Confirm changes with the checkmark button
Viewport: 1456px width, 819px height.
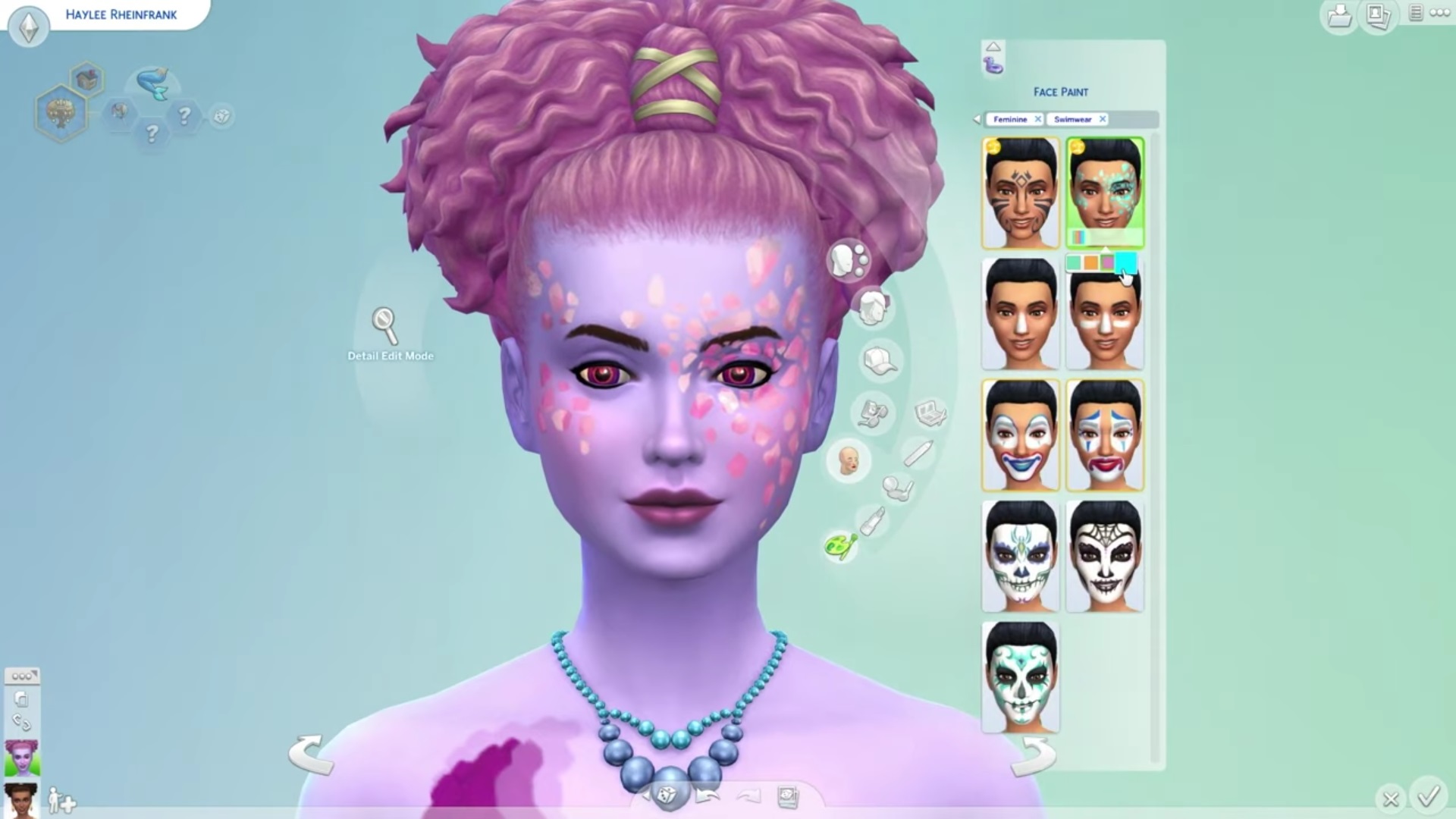point(1429,796)
